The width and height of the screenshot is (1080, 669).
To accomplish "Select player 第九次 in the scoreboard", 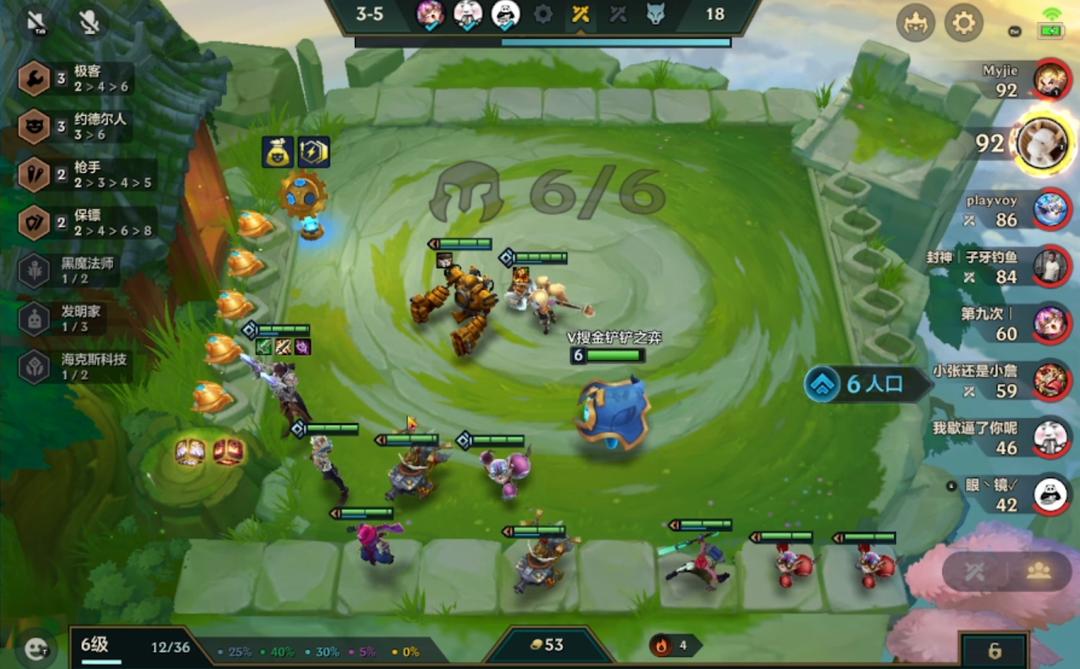I will [1049, 322].
